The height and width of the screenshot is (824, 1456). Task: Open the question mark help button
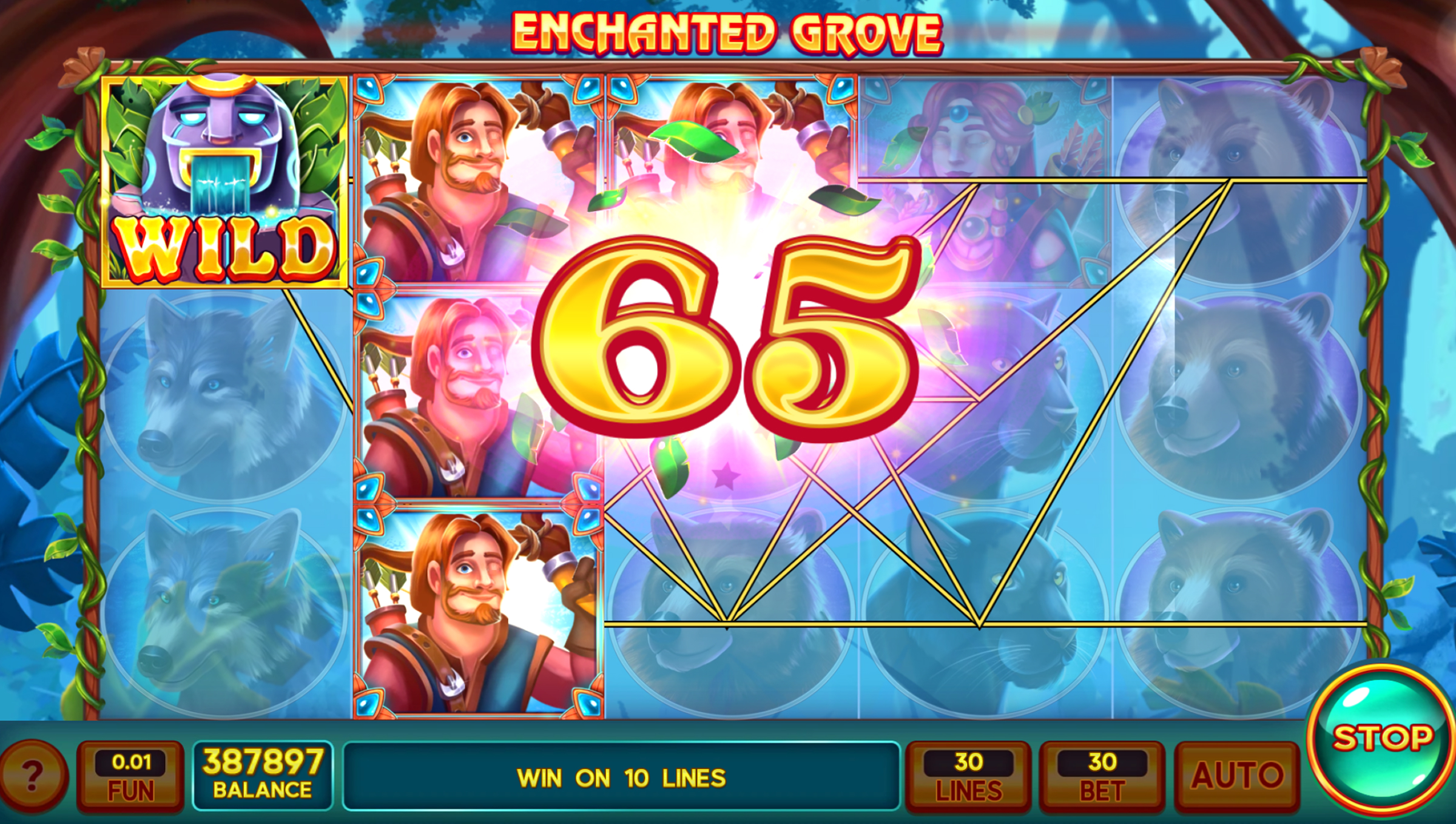tap(33, 774)
